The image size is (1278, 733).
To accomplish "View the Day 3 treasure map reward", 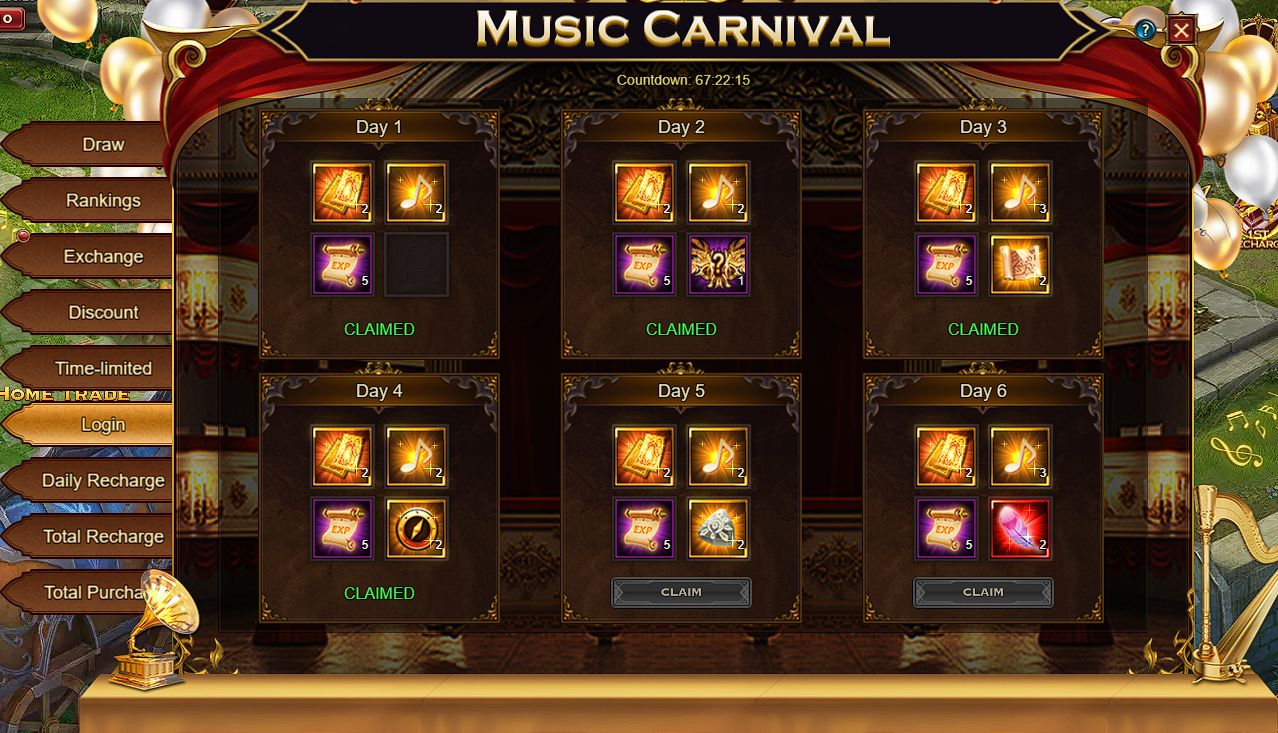I will click(x=1020, y=265).
